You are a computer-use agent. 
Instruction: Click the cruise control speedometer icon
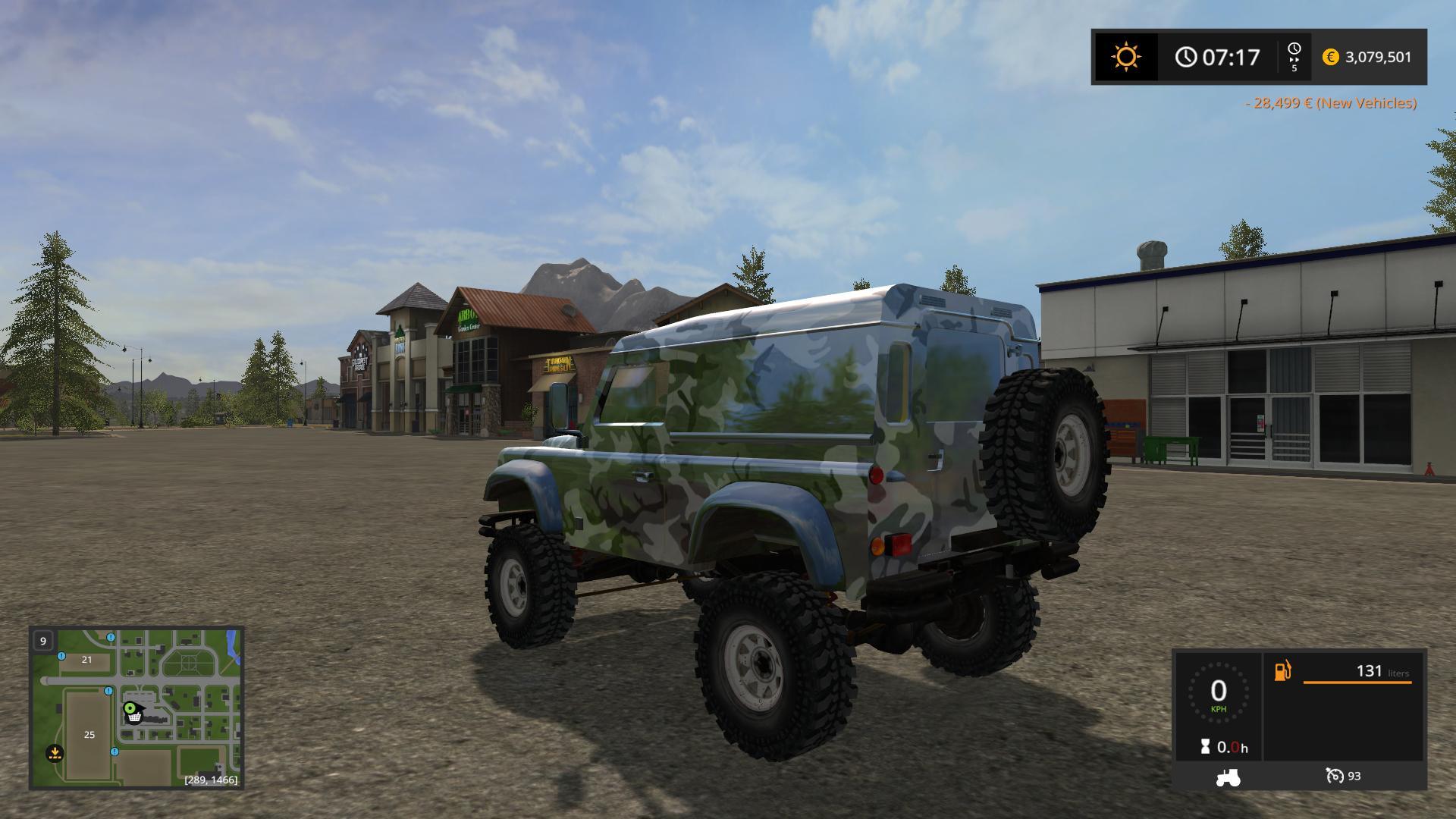pyautogui.click(x=1336, y=777)
